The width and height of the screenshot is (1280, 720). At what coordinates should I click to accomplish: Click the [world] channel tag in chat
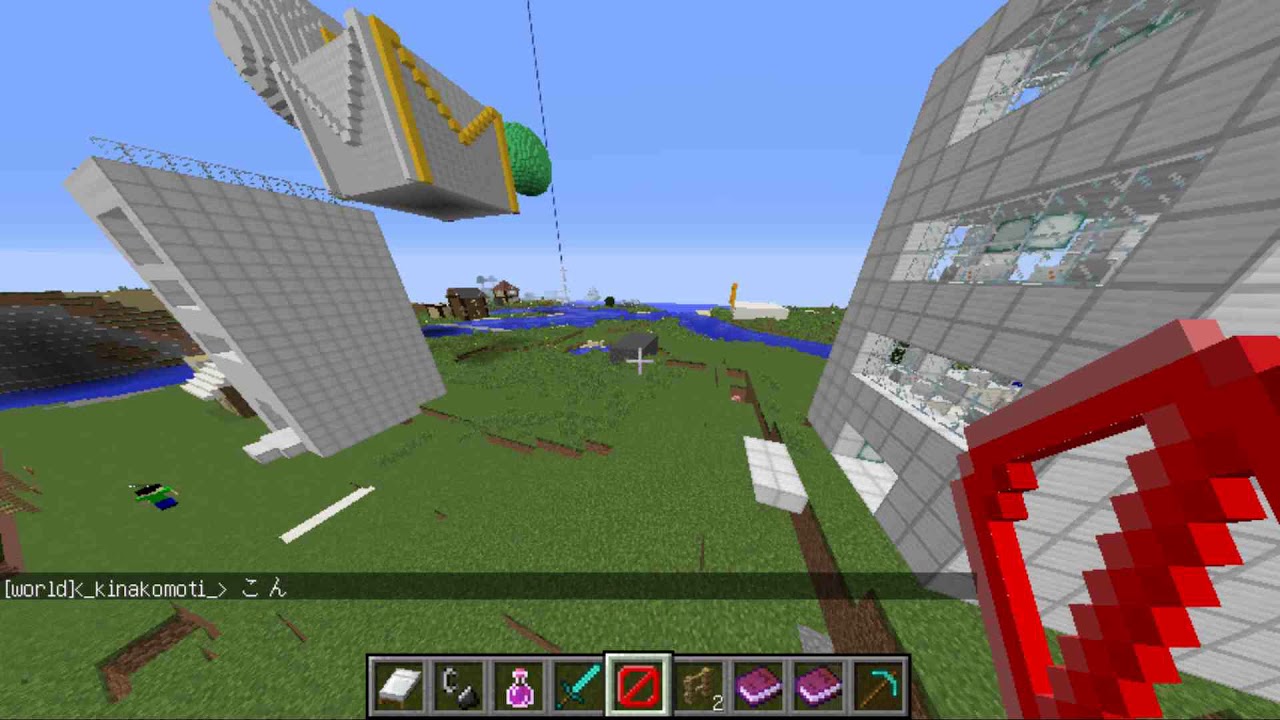(37, 589)
